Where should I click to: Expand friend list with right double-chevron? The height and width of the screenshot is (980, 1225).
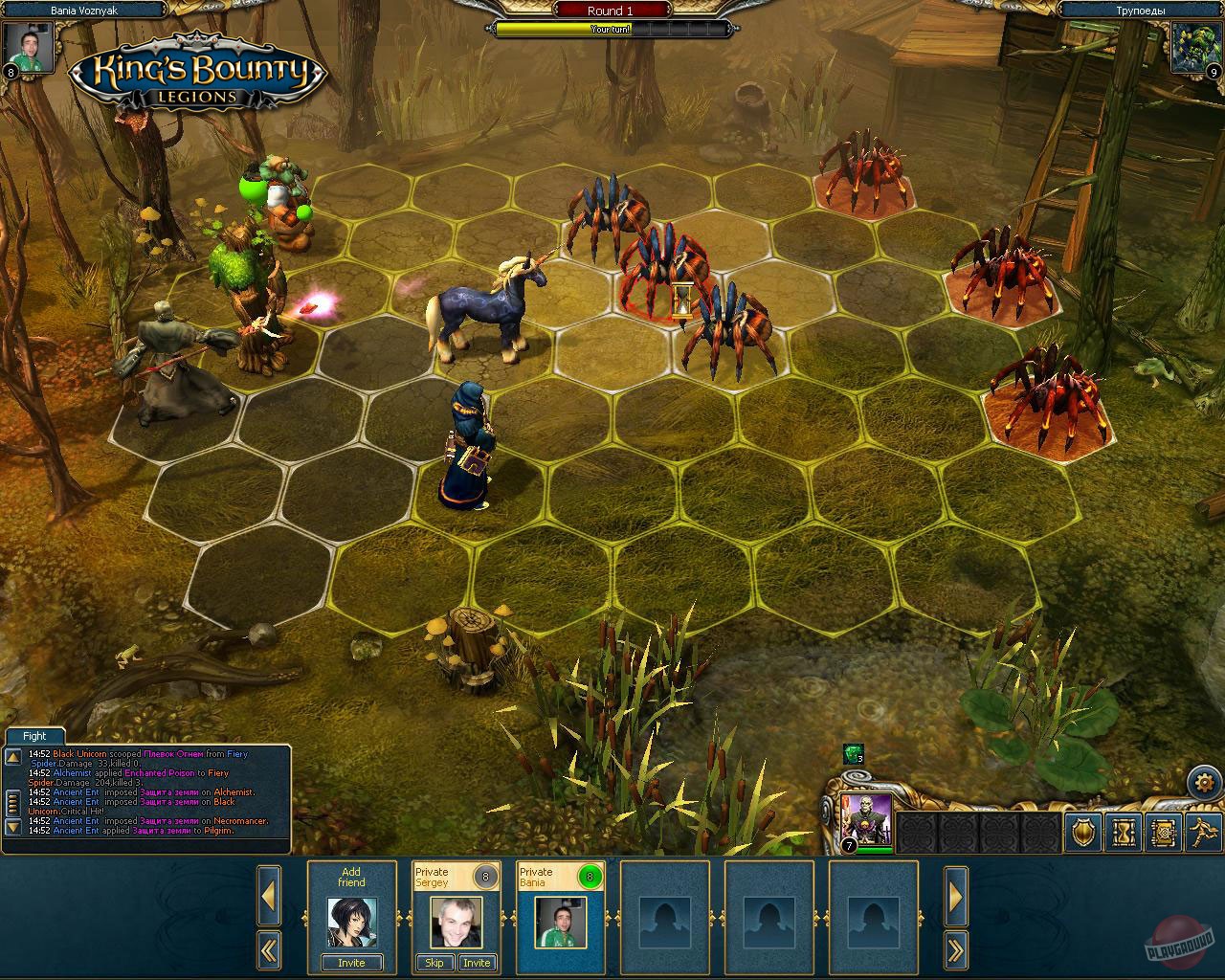point(955,948)
